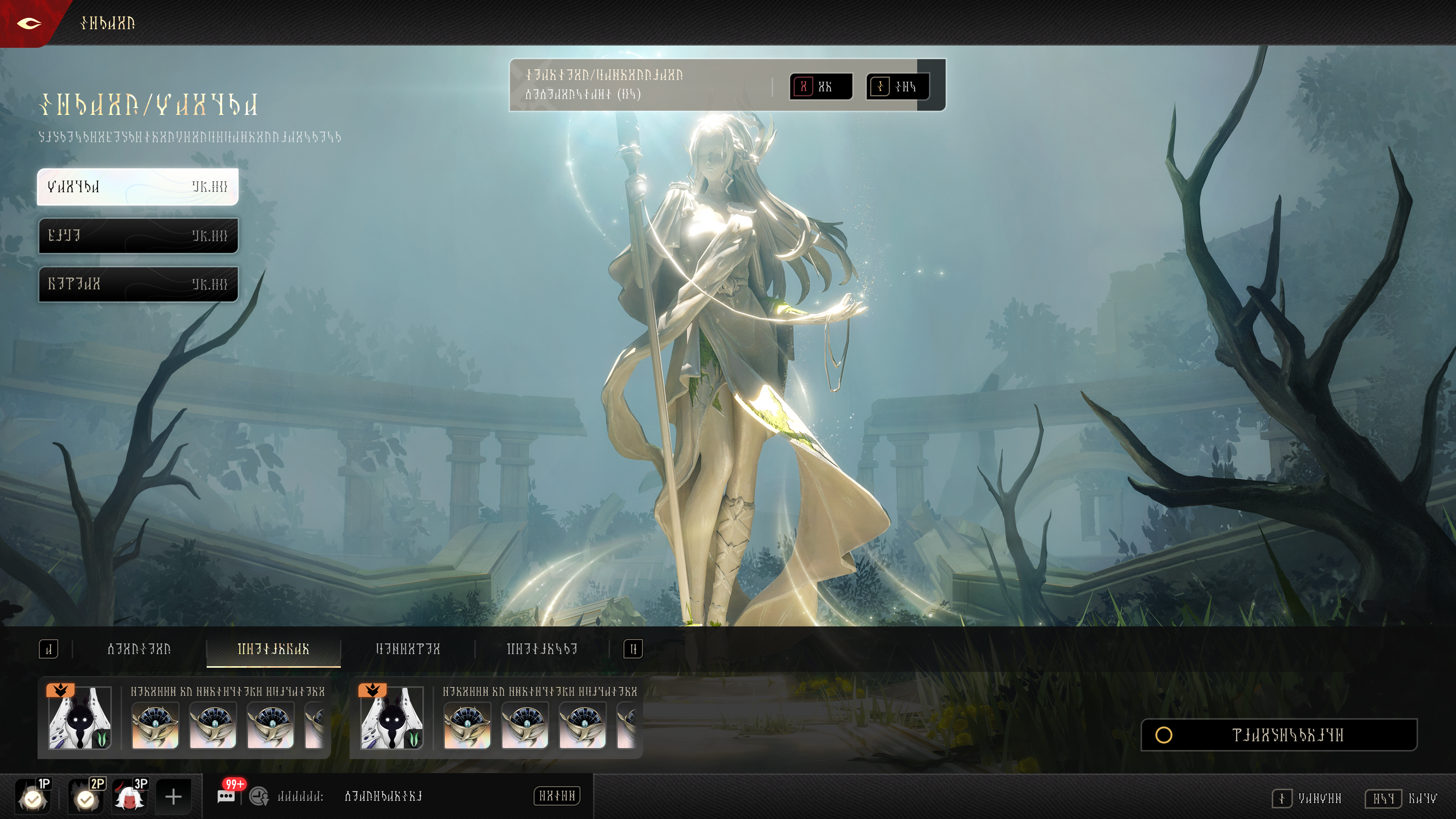
Task: Activate the large button with gold circle
Action: 1279,735
